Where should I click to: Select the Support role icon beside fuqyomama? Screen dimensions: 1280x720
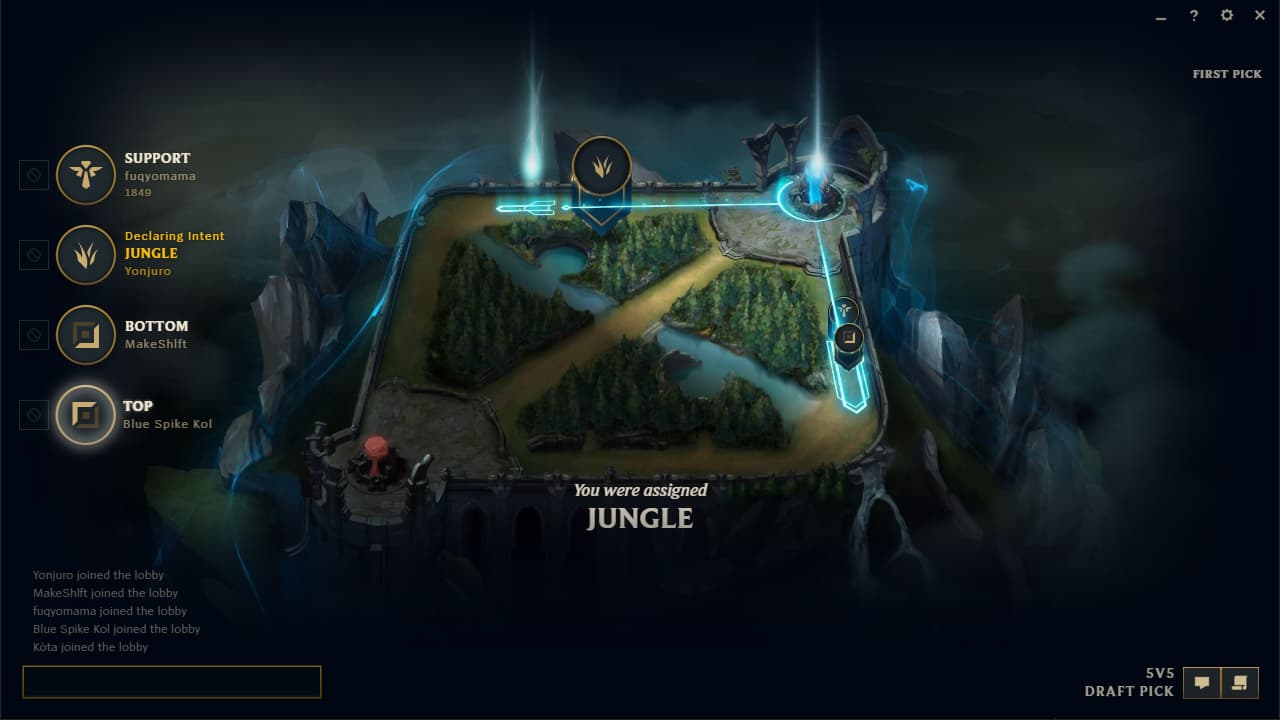click(85, 174)
